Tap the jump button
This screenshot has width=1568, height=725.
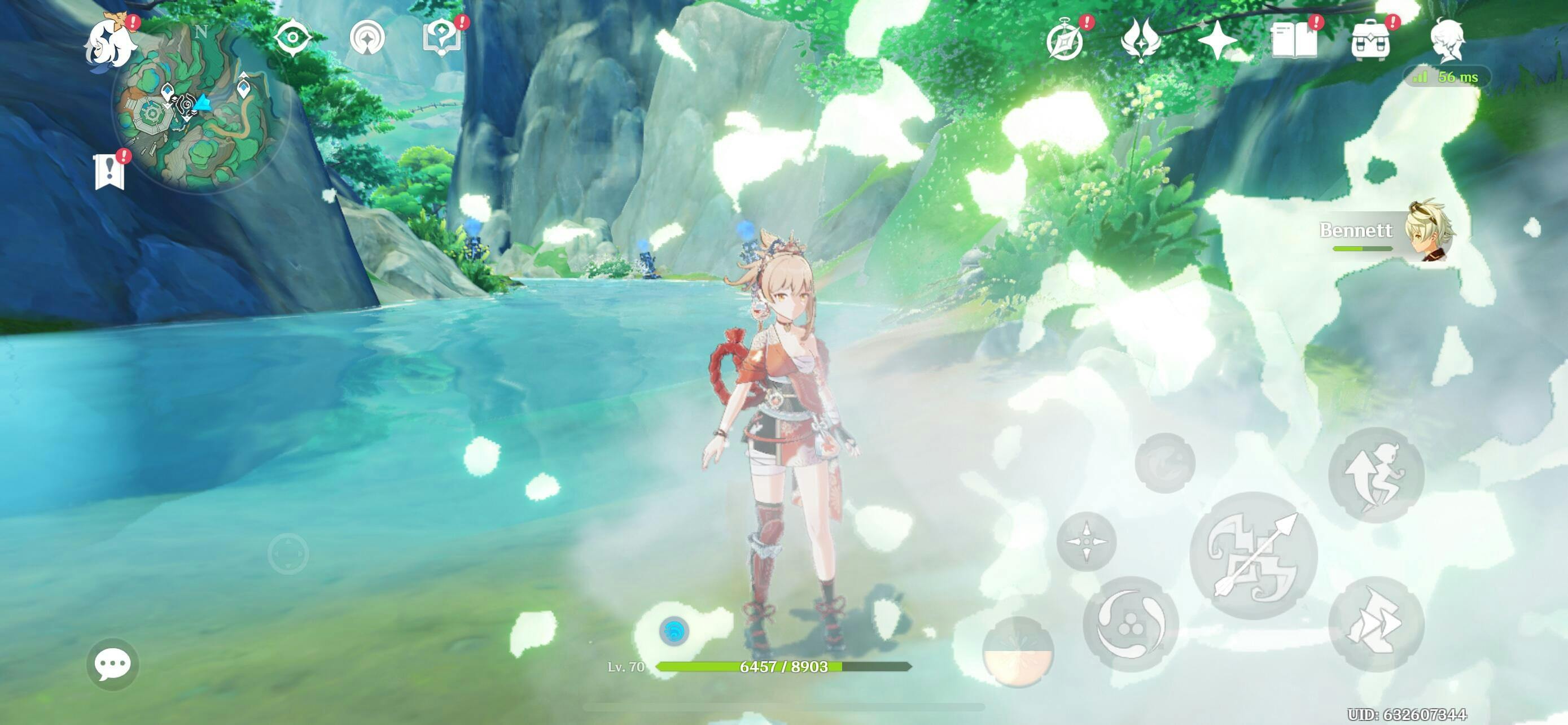(1376, 475)
